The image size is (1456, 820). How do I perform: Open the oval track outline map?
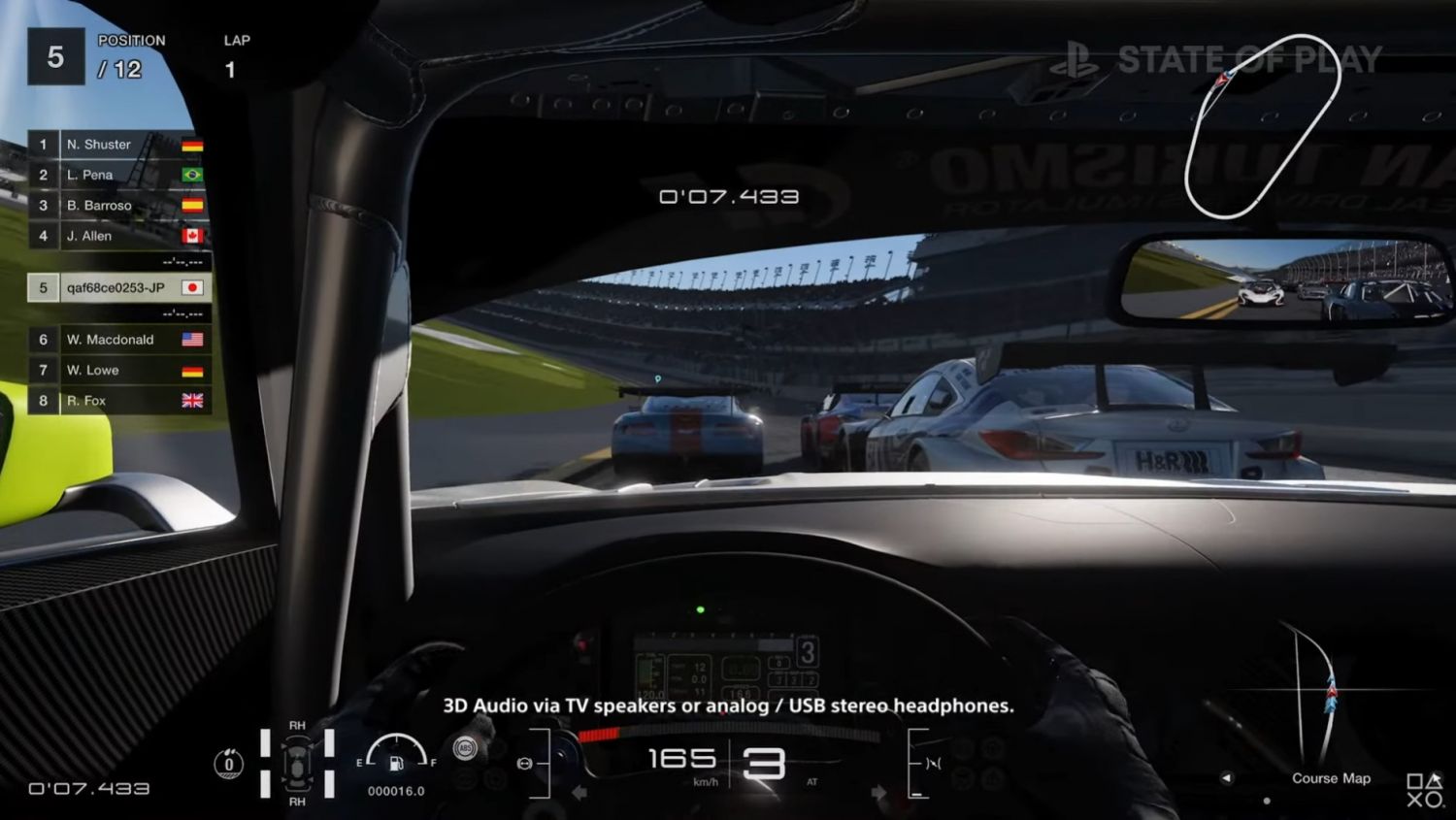click(x=1262, y=126)
